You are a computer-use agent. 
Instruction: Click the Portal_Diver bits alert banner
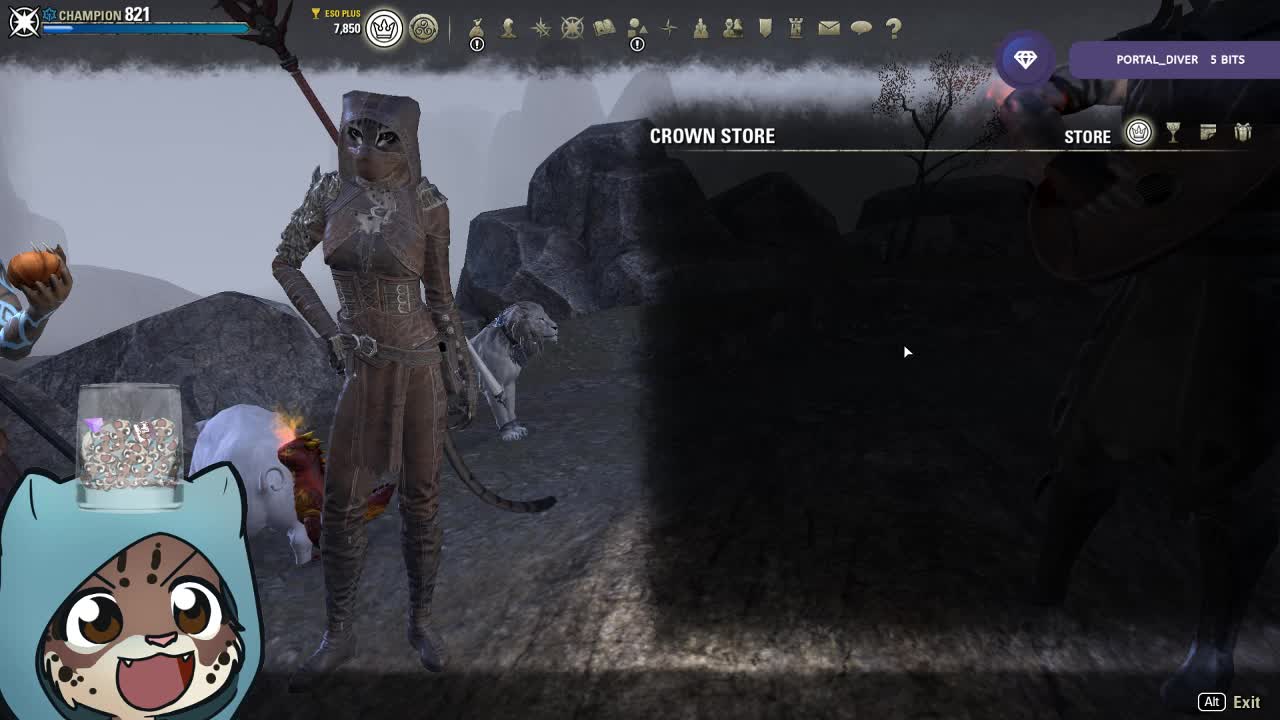(x=1172, y=60)
